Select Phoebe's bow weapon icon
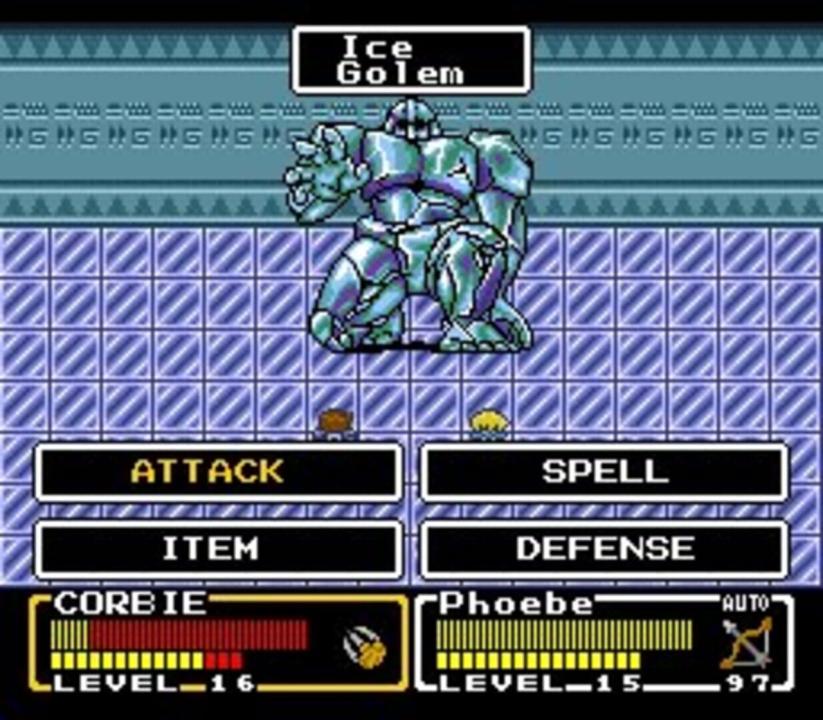The width and height of the screenshot is (823, 720). coord(746,643)
